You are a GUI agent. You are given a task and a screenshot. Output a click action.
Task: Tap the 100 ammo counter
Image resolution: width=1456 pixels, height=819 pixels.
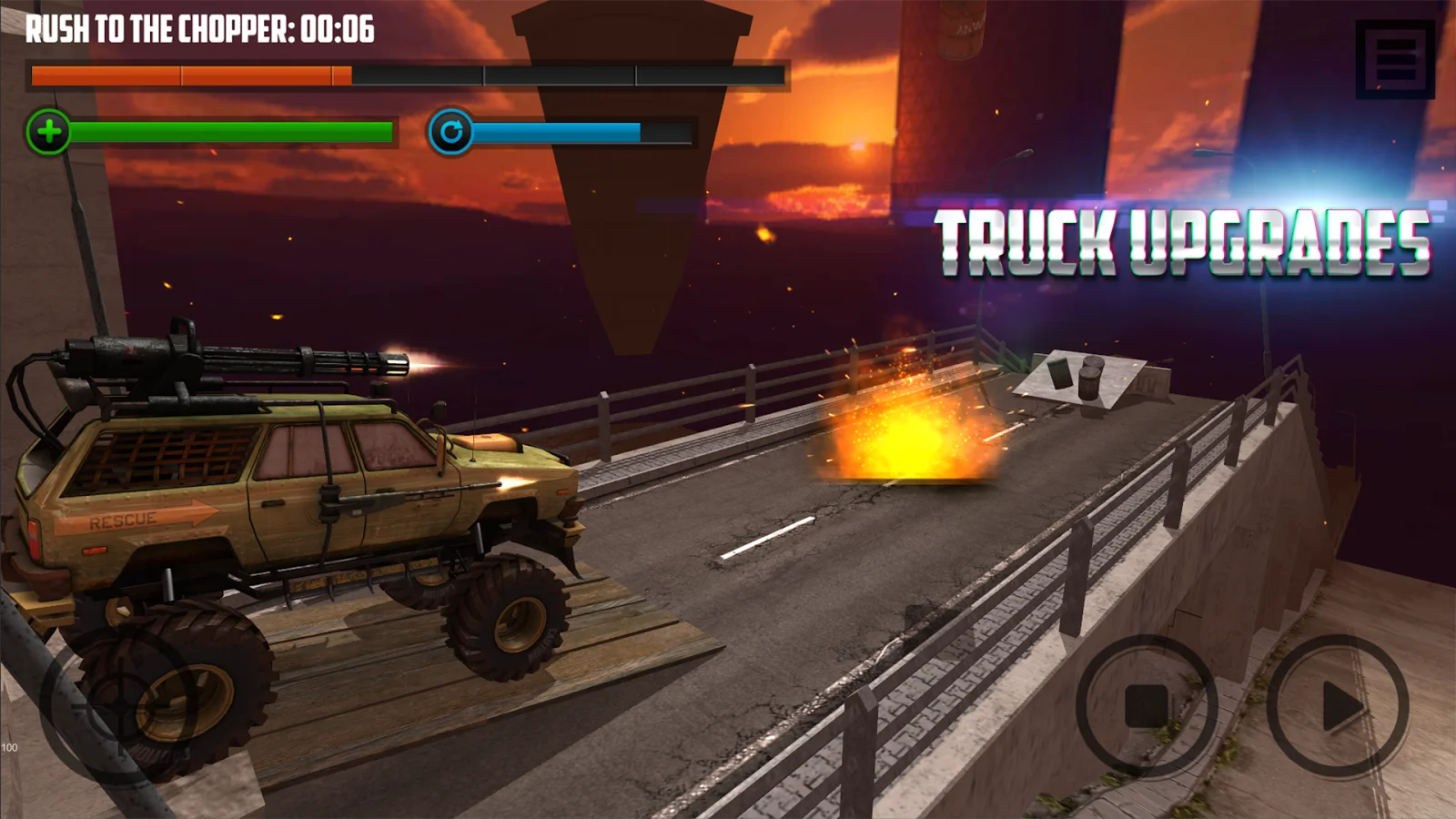click(x=11, y=746)
